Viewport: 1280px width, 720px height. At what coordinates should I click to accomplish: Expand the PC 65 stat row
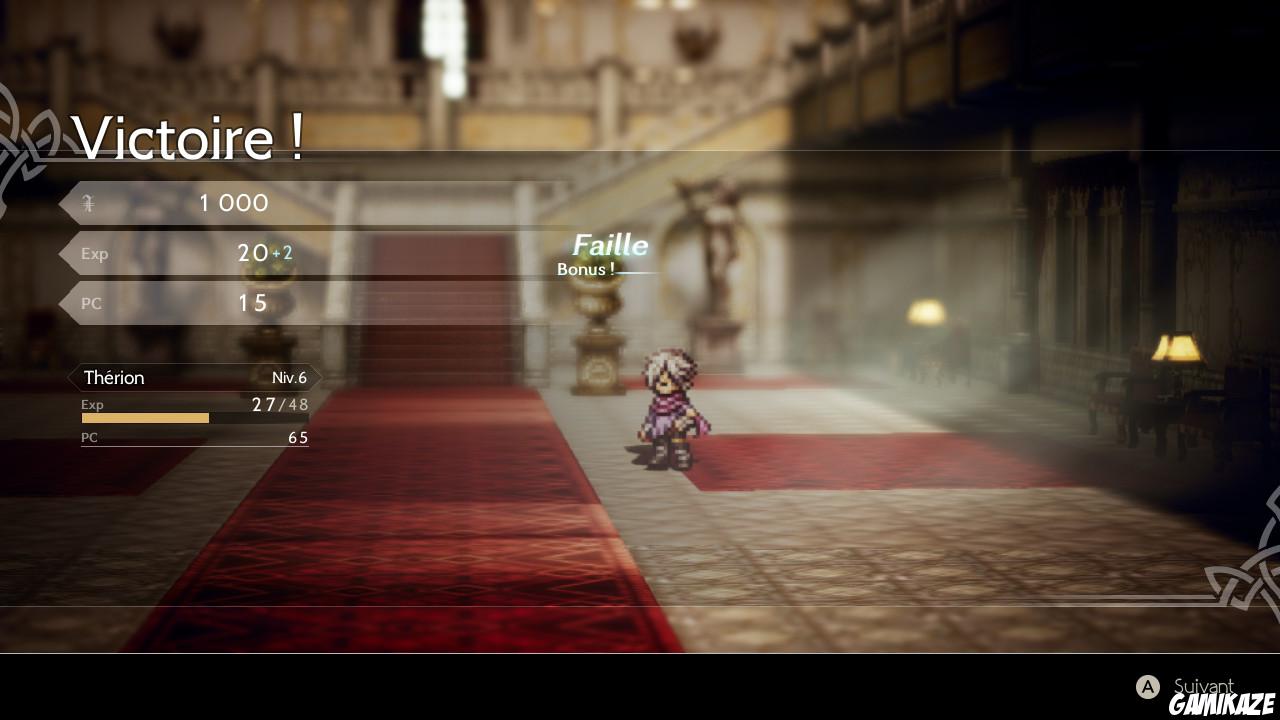(195, 437)
